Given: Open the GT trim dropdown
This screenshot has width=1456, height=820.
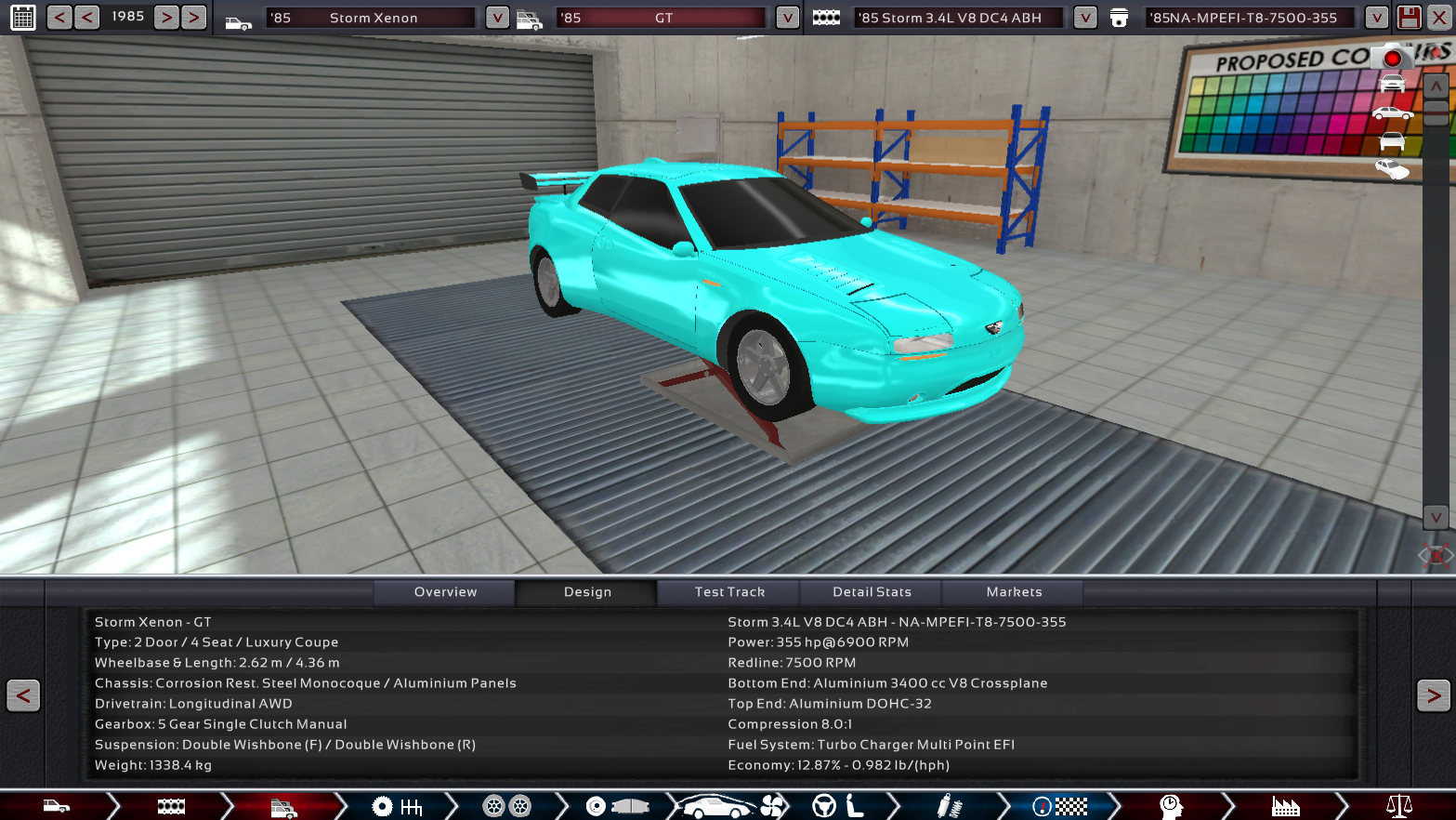Looking at the screenshot, I should [787, 18].
